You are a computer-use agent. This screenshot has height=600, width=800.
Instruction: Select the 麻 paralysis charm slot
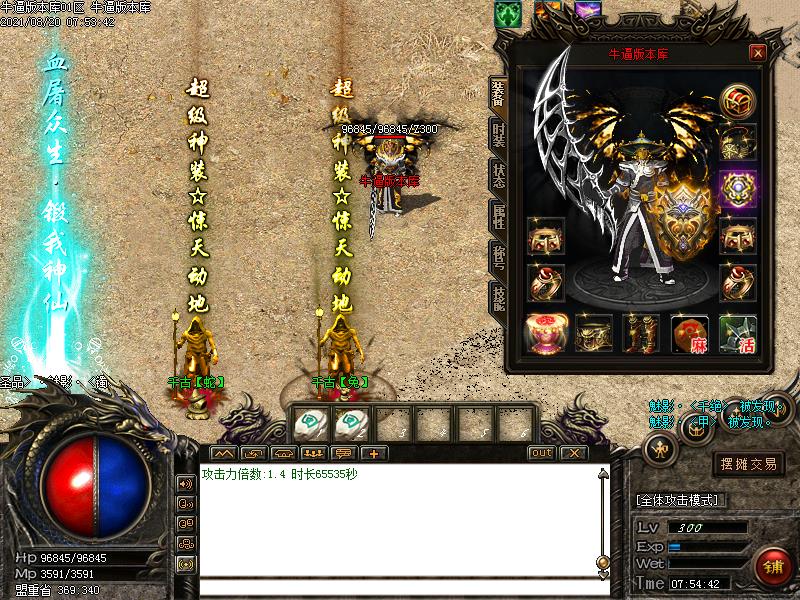point(690,334)
